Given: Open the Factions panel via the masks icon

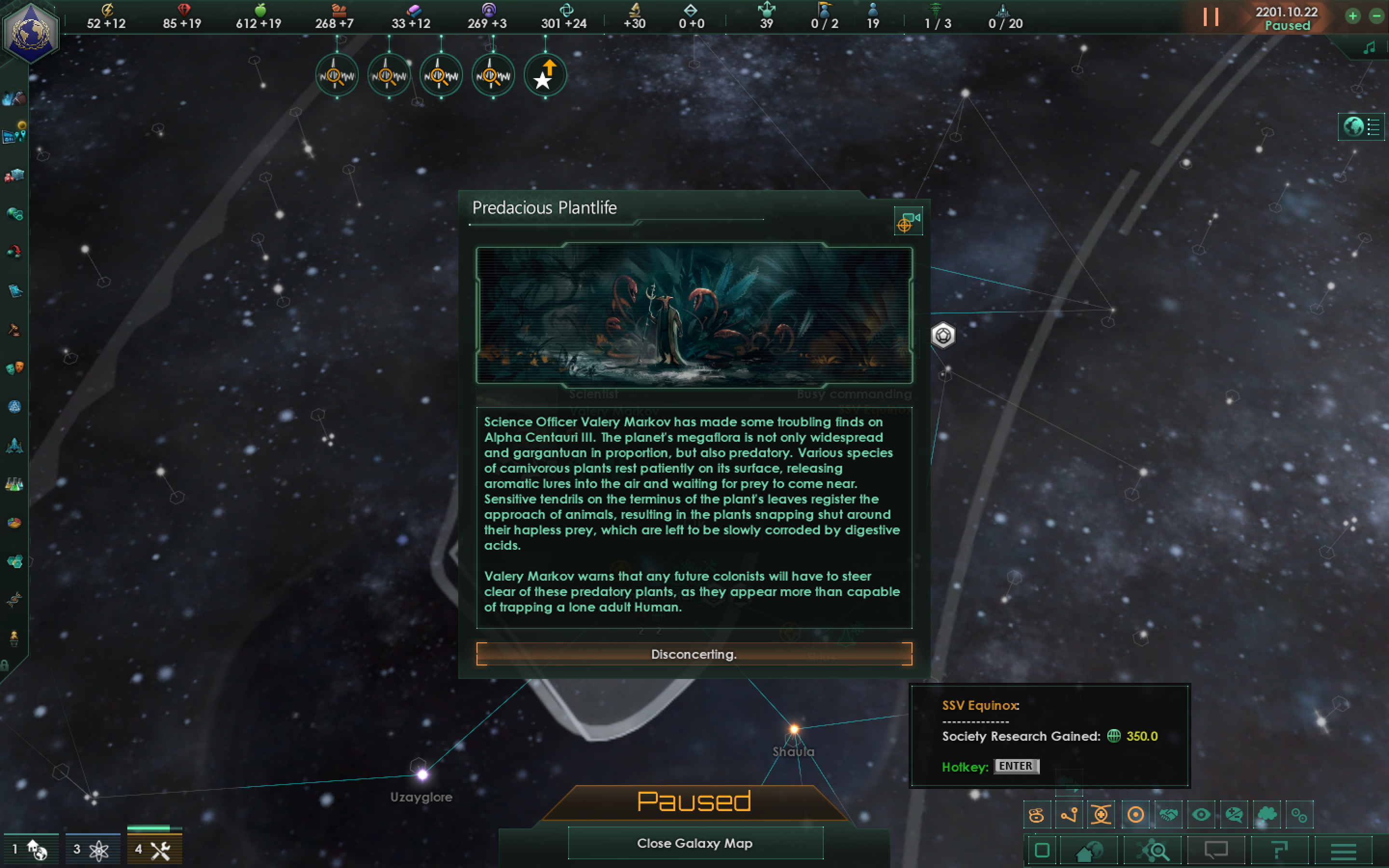Looking at the screenshot, I should pos(14,367).
